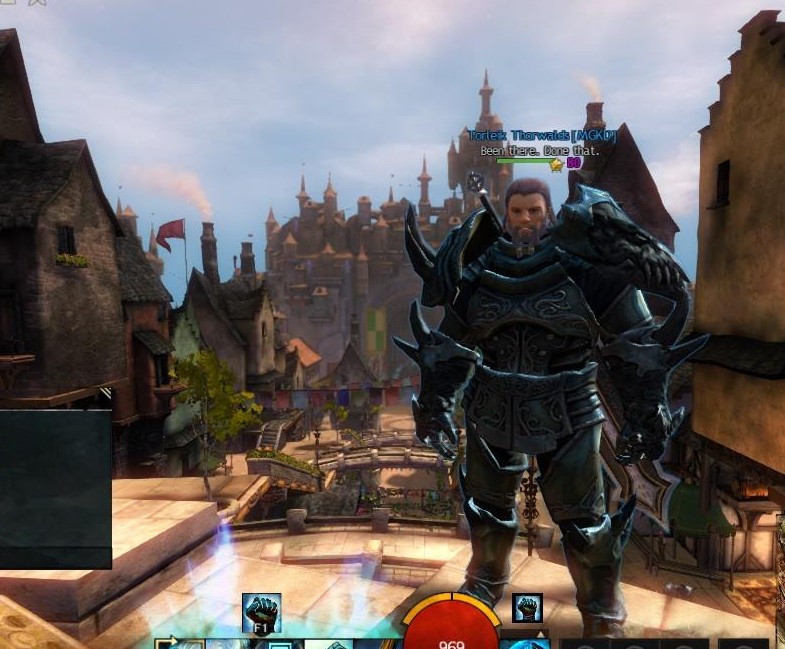Click the small fist icon right of health orb
This screenshot has height=649, width=785.
click(x=527, y=608)
